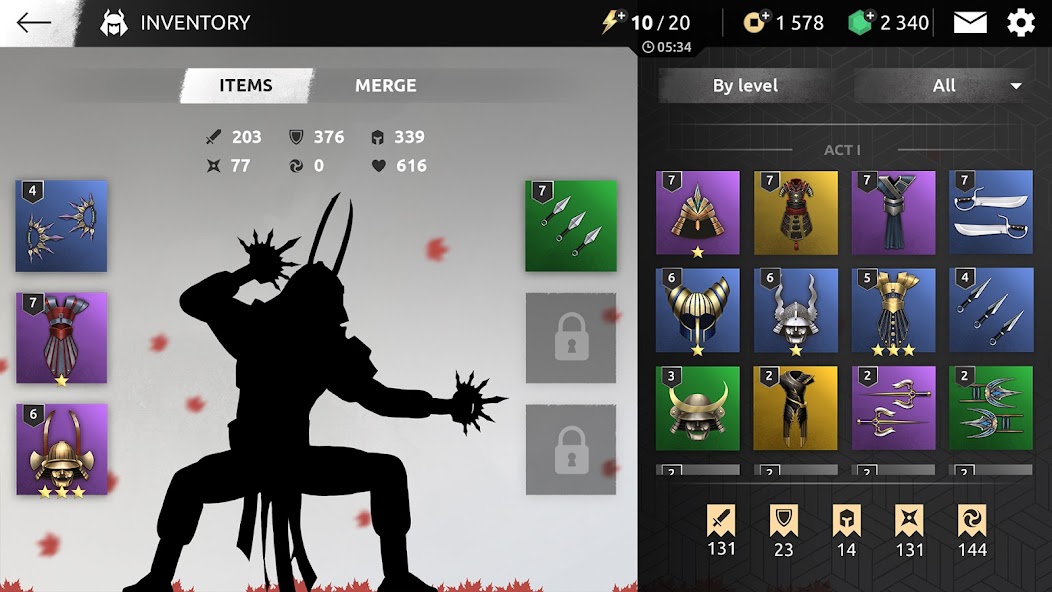Pick the level 7 gold-background red armor
1052x592 pixels.
coord(795,213)
